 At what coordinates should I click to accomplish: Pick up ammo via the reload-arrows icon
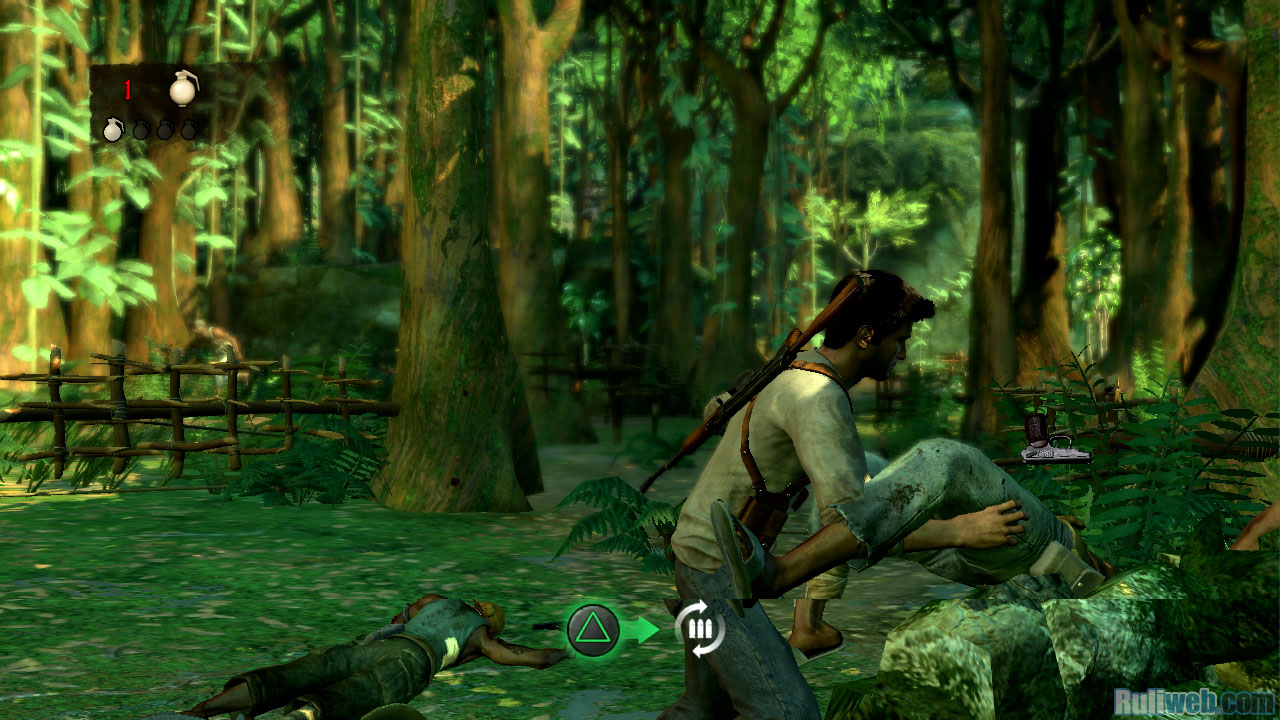click(x=699, y=629)
